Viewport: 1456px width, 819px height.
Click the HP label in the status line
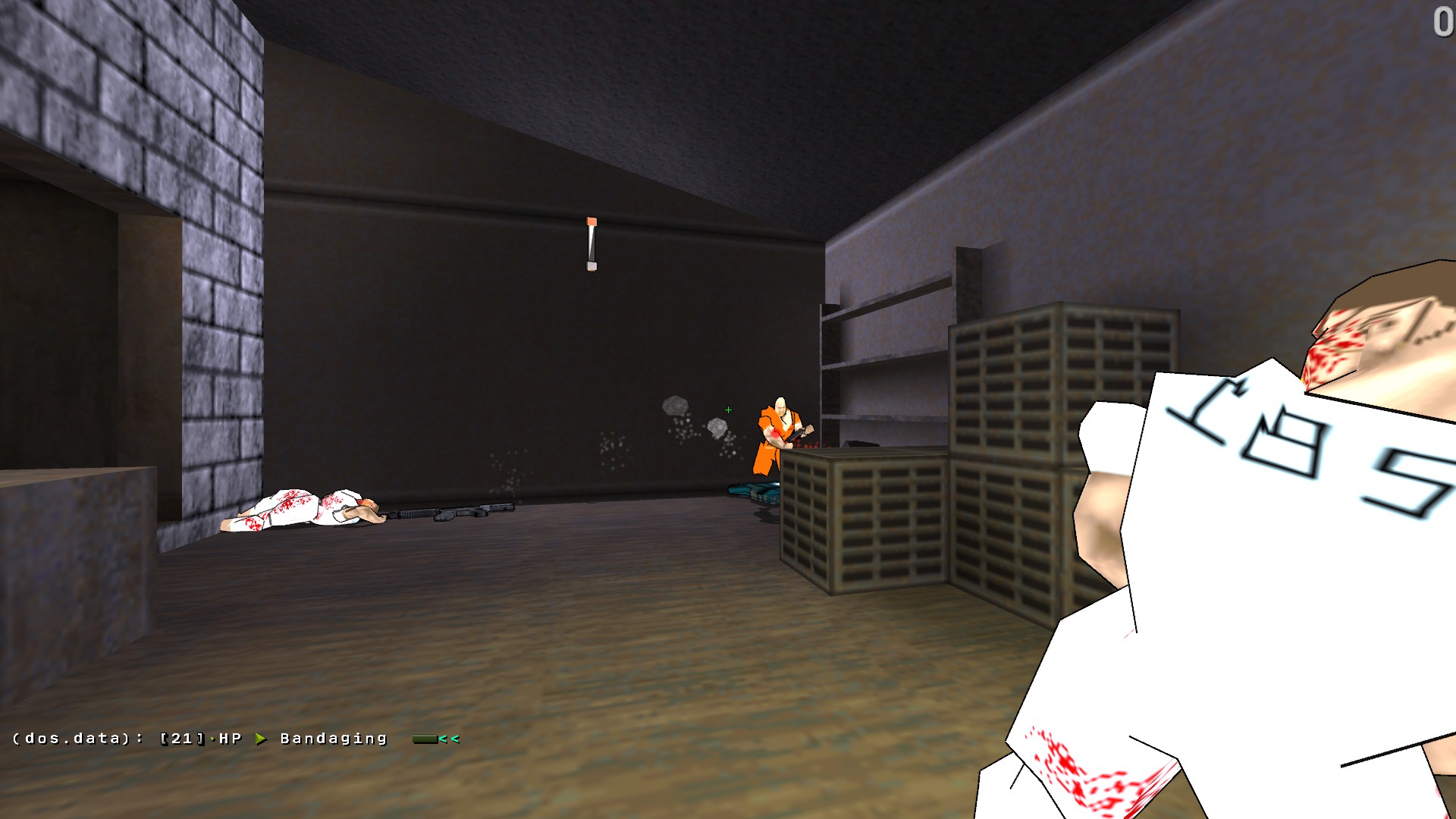click(229, 737)
